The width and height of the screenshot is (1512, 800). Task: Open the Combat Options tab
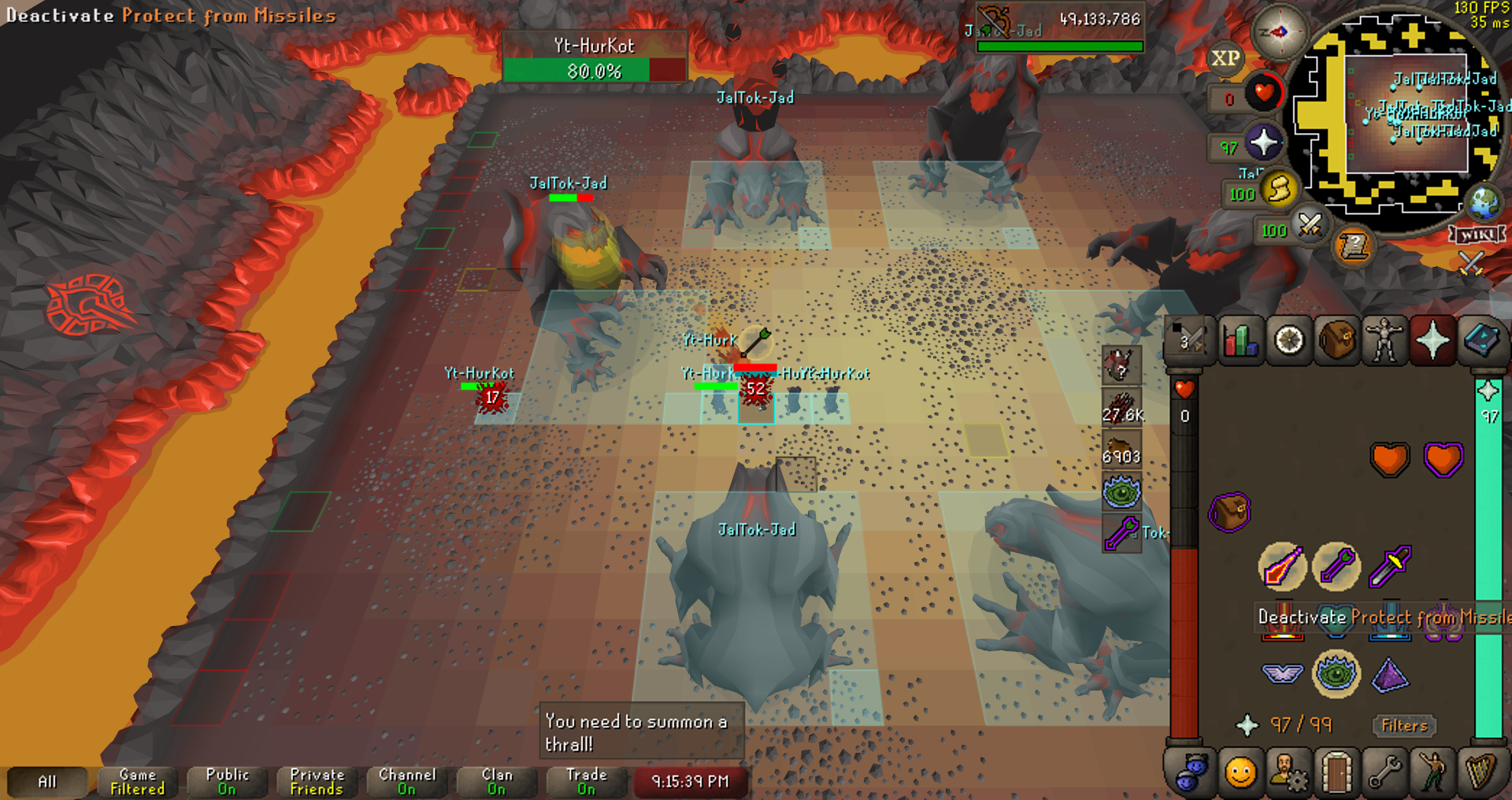[1191, 341]
